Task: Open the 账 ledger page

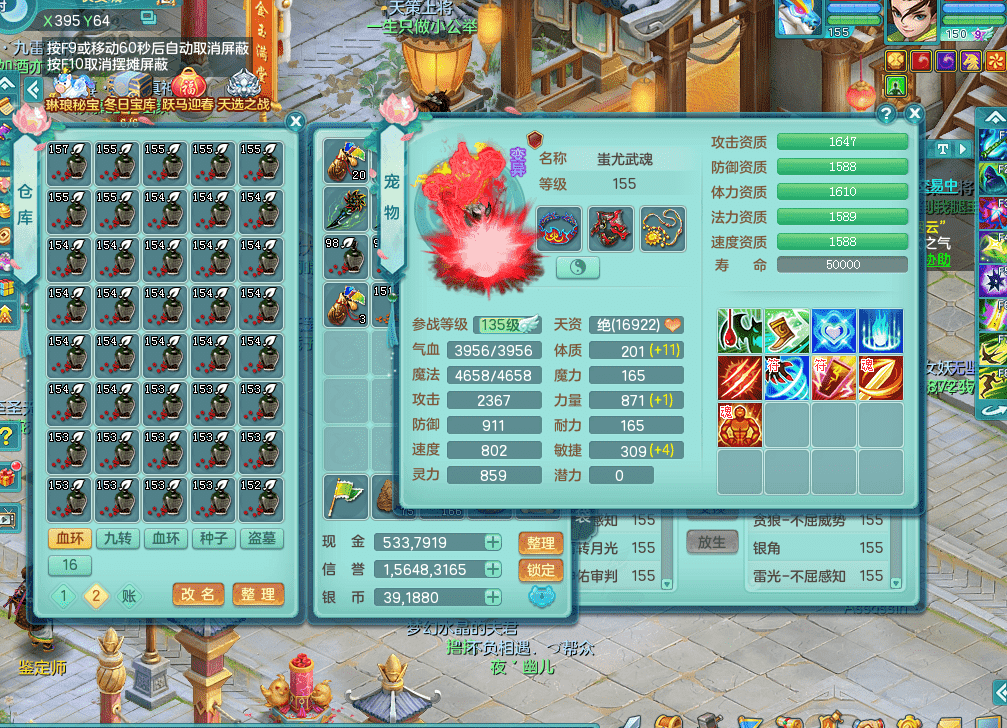Action: click(x=131, y=596)
